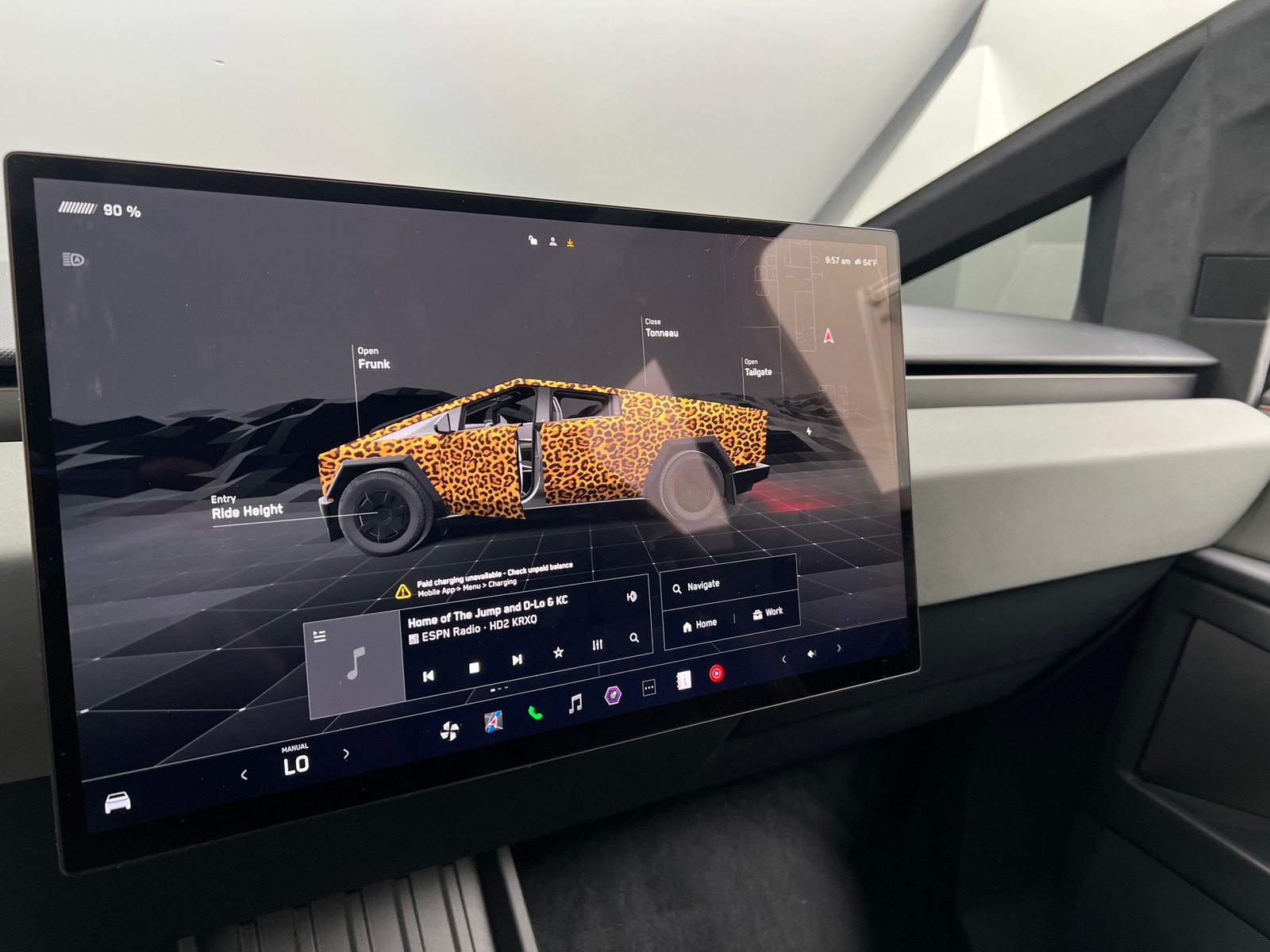The height and width of the screenshot is (952, 1270).
Task: Tap the red streaming music dock icon
Action: pyautogui.click(x=717, y=673)
